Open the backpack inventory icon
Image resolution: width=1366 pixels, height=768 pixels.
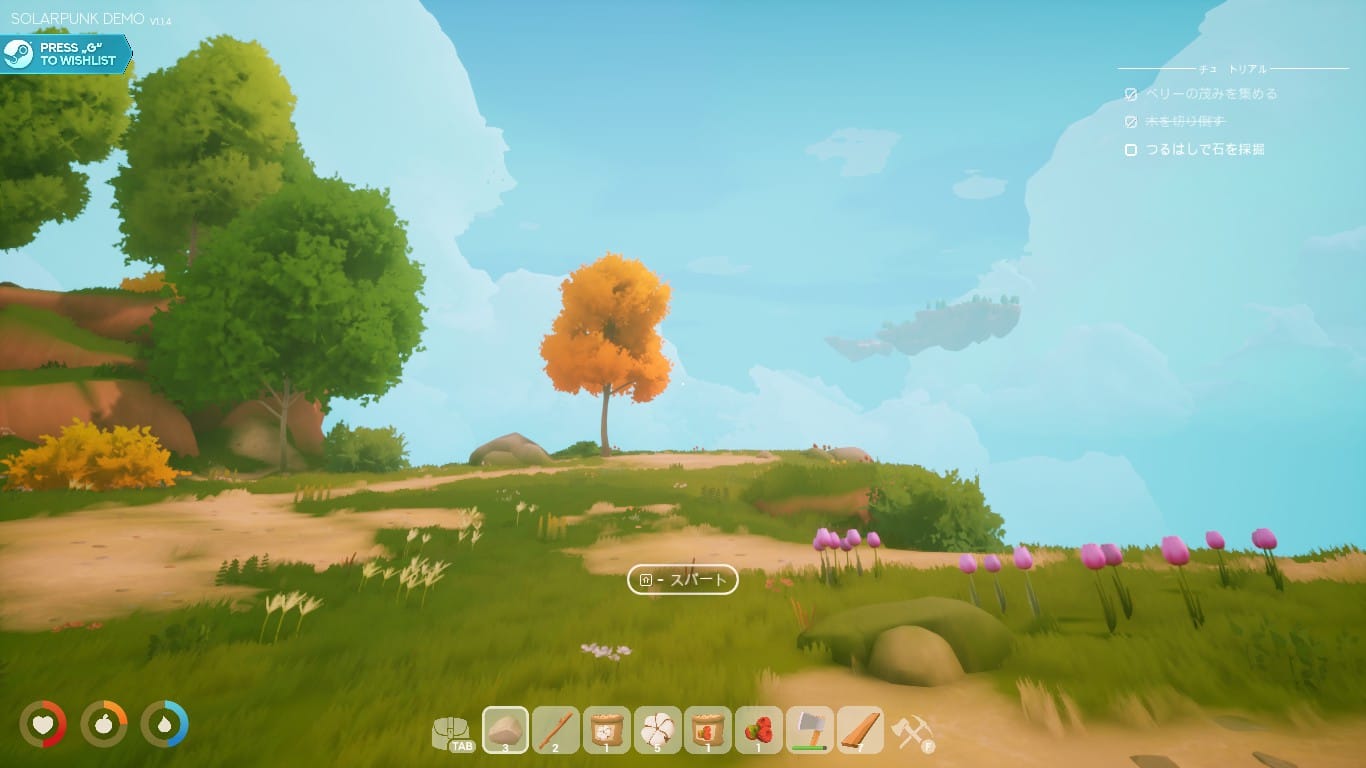(x=453, y=732)
